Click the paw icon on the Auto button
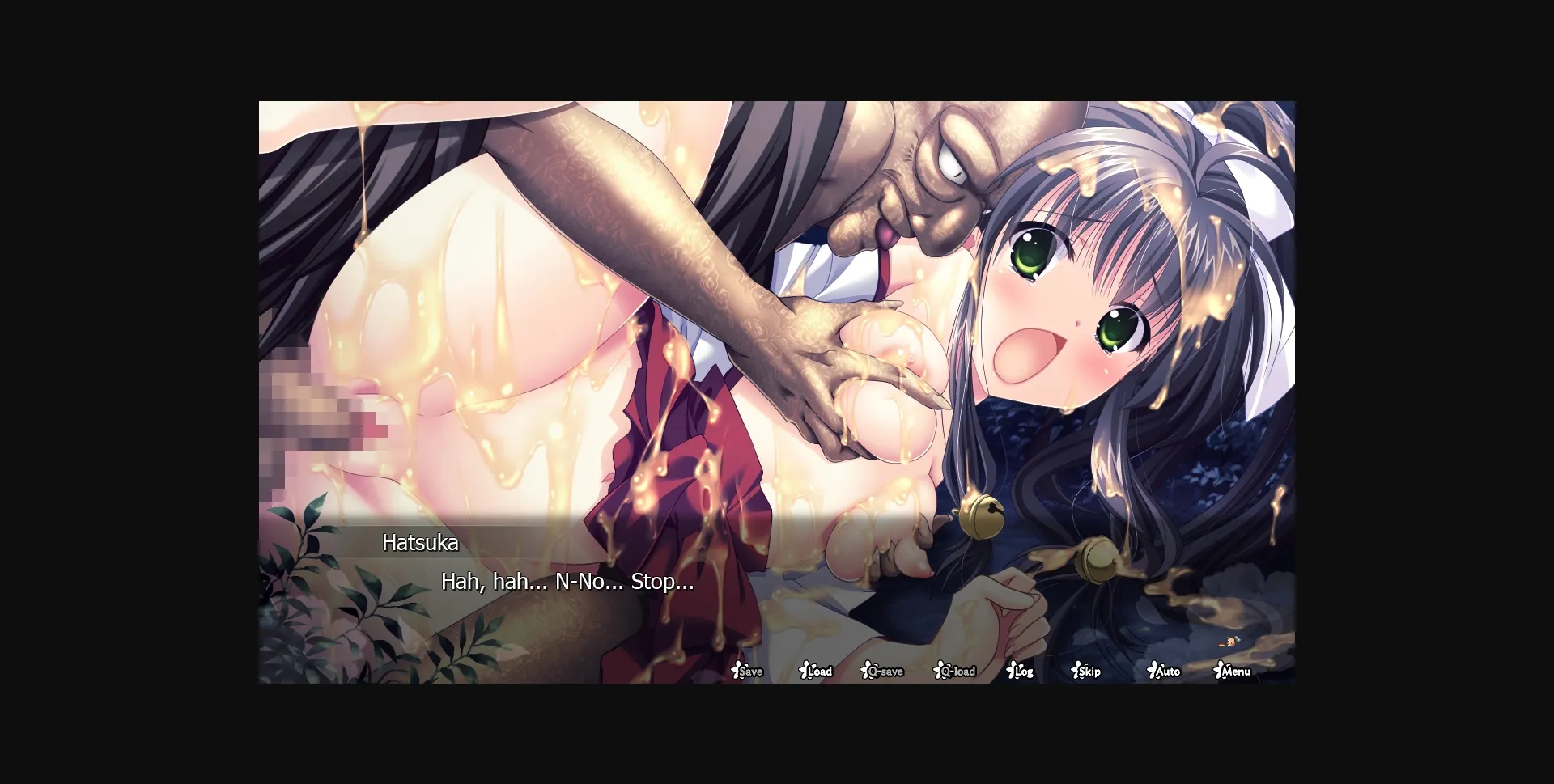Image resolution: width=1554 pixels, height=784 pixels. tap(1151, 670)
